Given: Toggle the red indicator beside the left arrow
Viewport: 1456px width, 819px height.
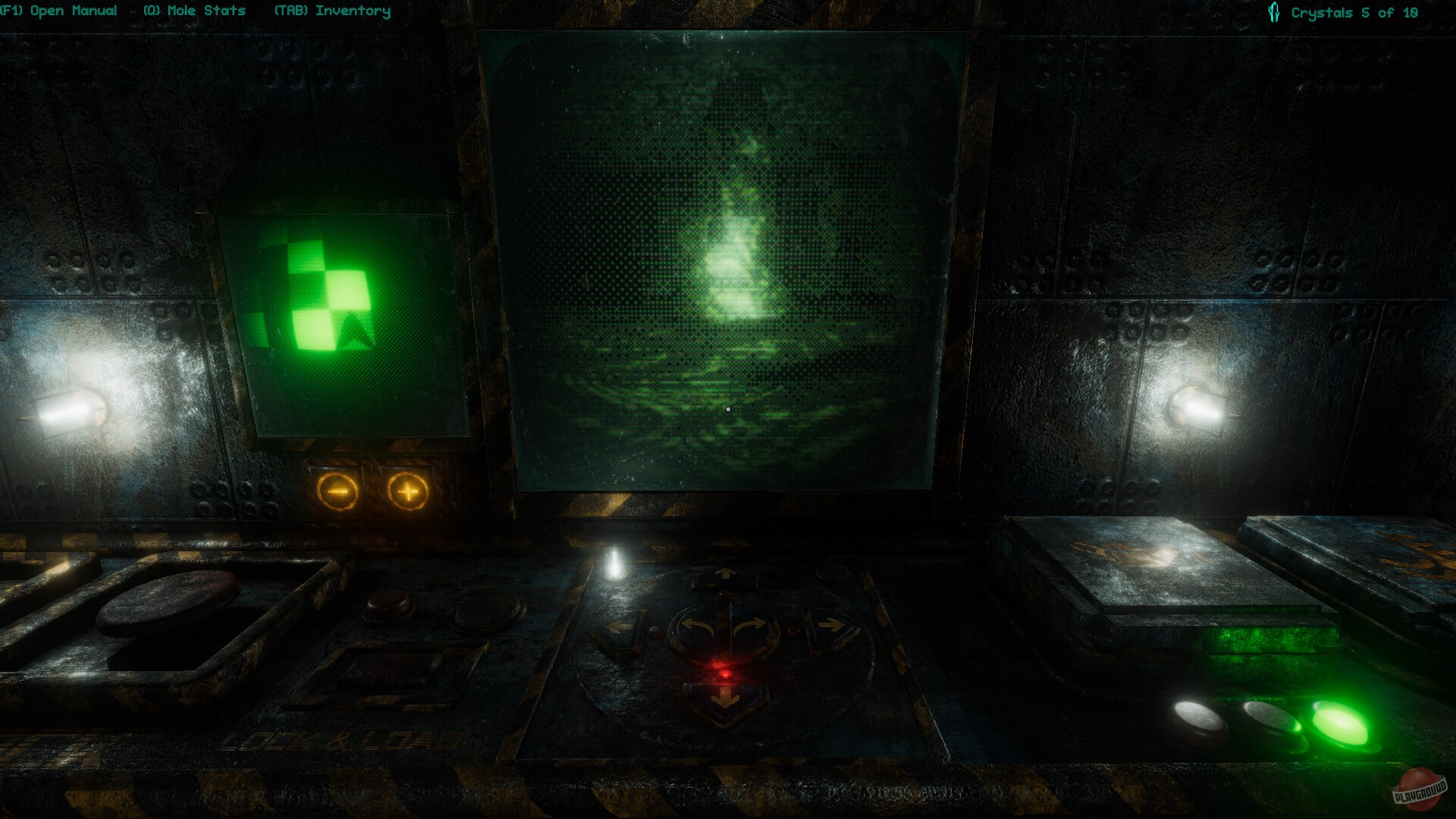Looking at the screenshot, I should 655,632.
